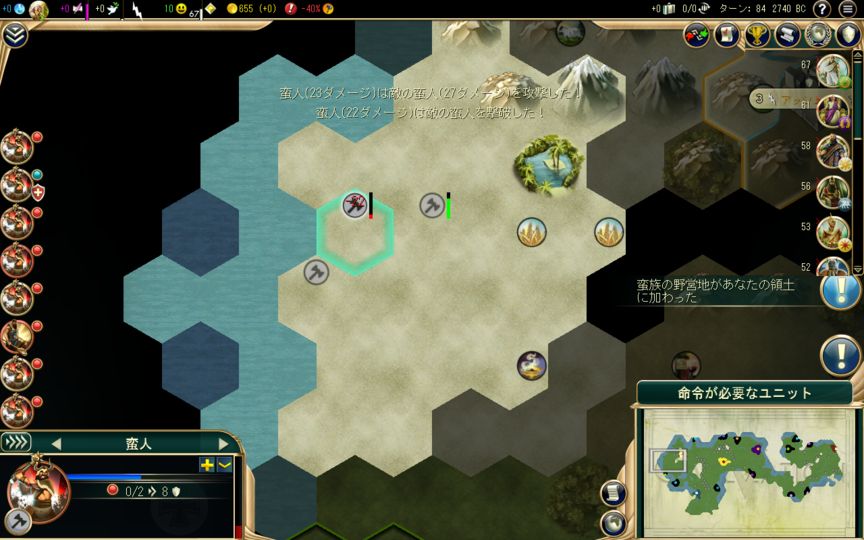Open the minimap view
The height and width of the screenshot is (540, 864).
(x=744, y=461)
